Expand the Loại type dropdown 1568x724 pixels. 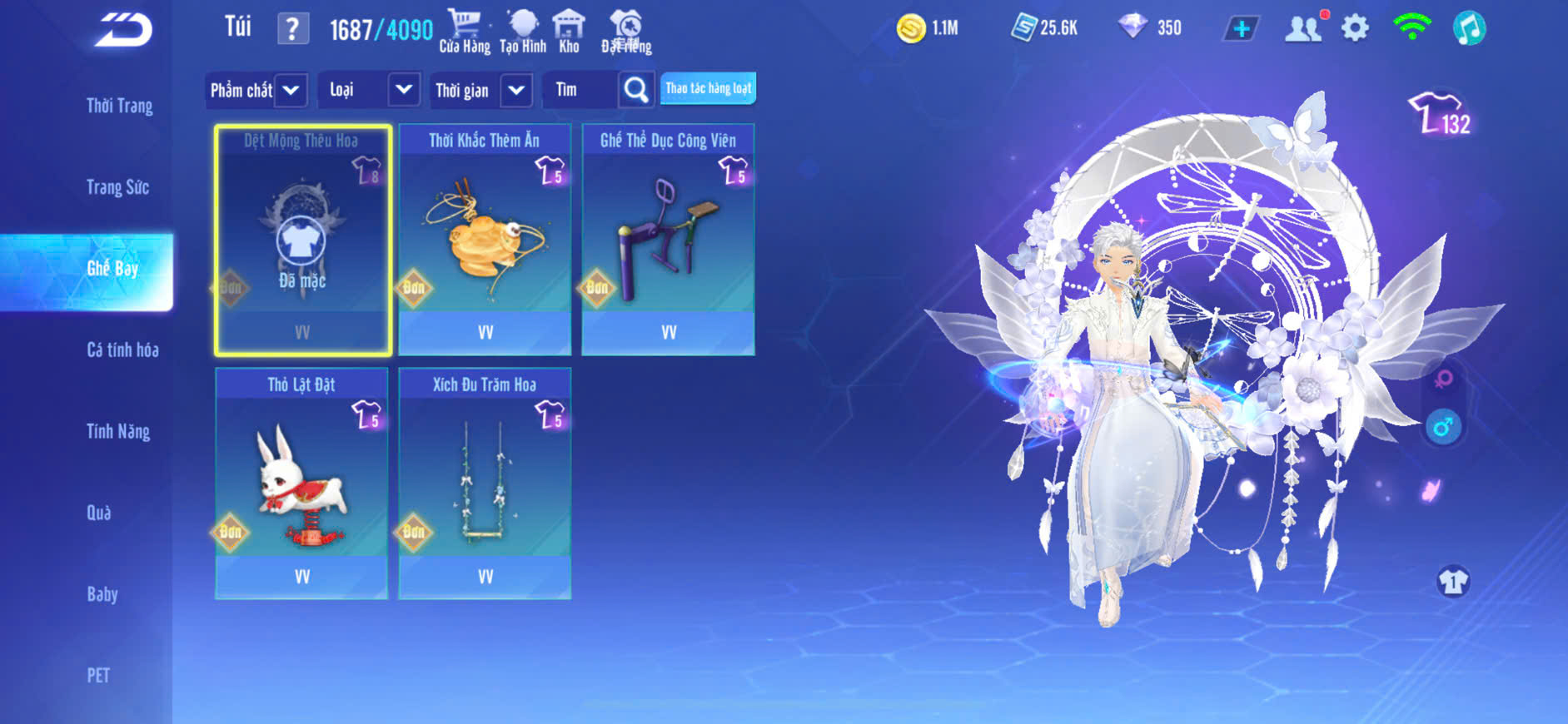point(367,90)
